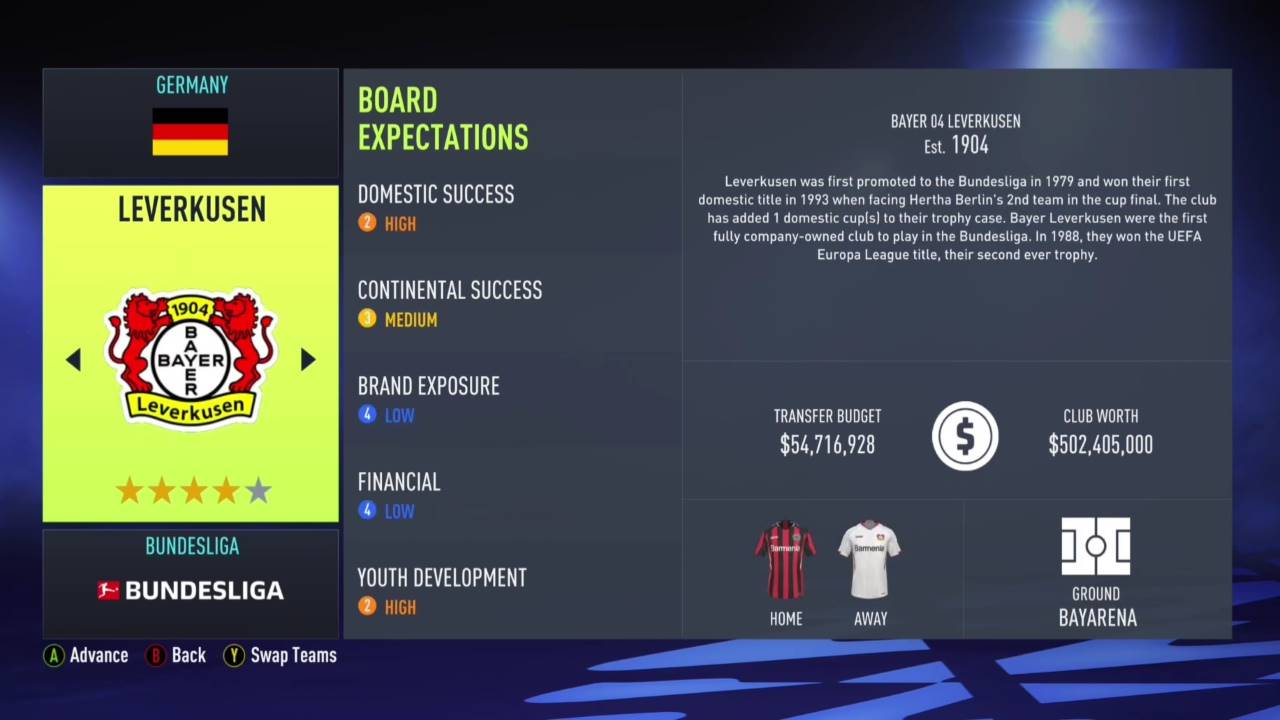Screen dimensions: 1280x720
Task: Select the left arrow to view previous team
Action: (74, 360)
